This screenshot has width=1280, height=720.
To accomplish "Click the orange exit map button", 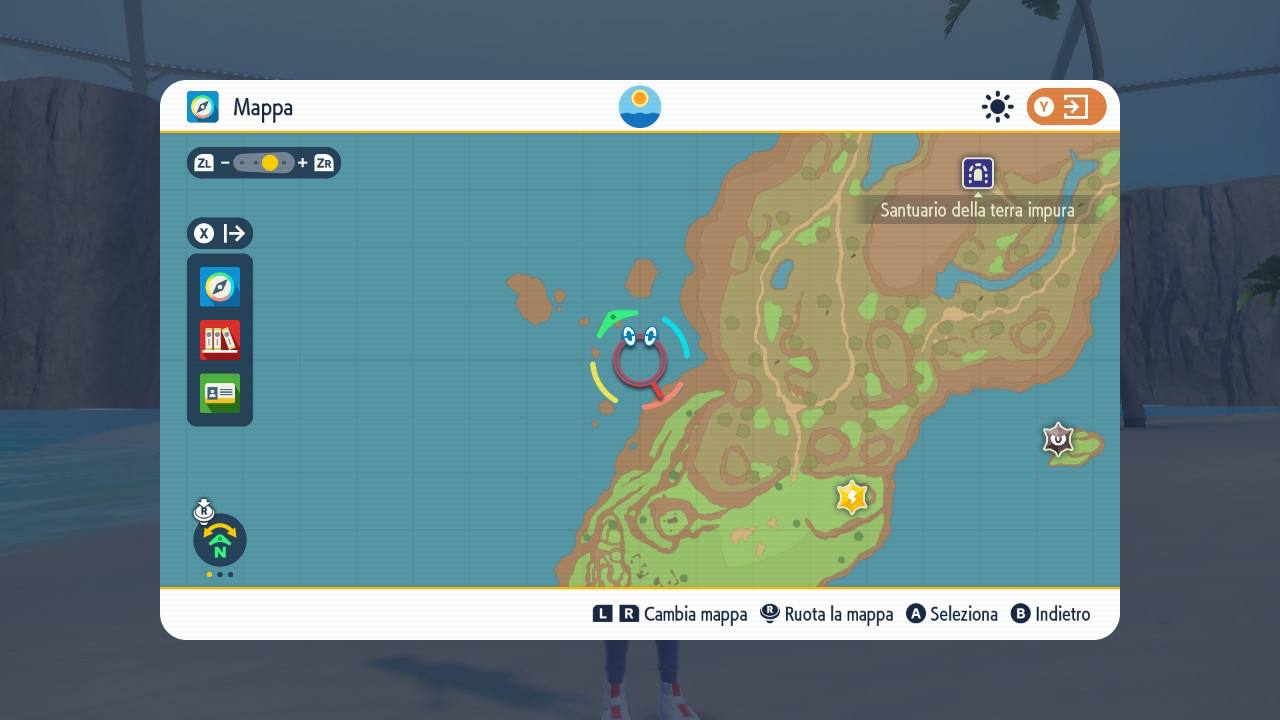I will (1066, 107).
